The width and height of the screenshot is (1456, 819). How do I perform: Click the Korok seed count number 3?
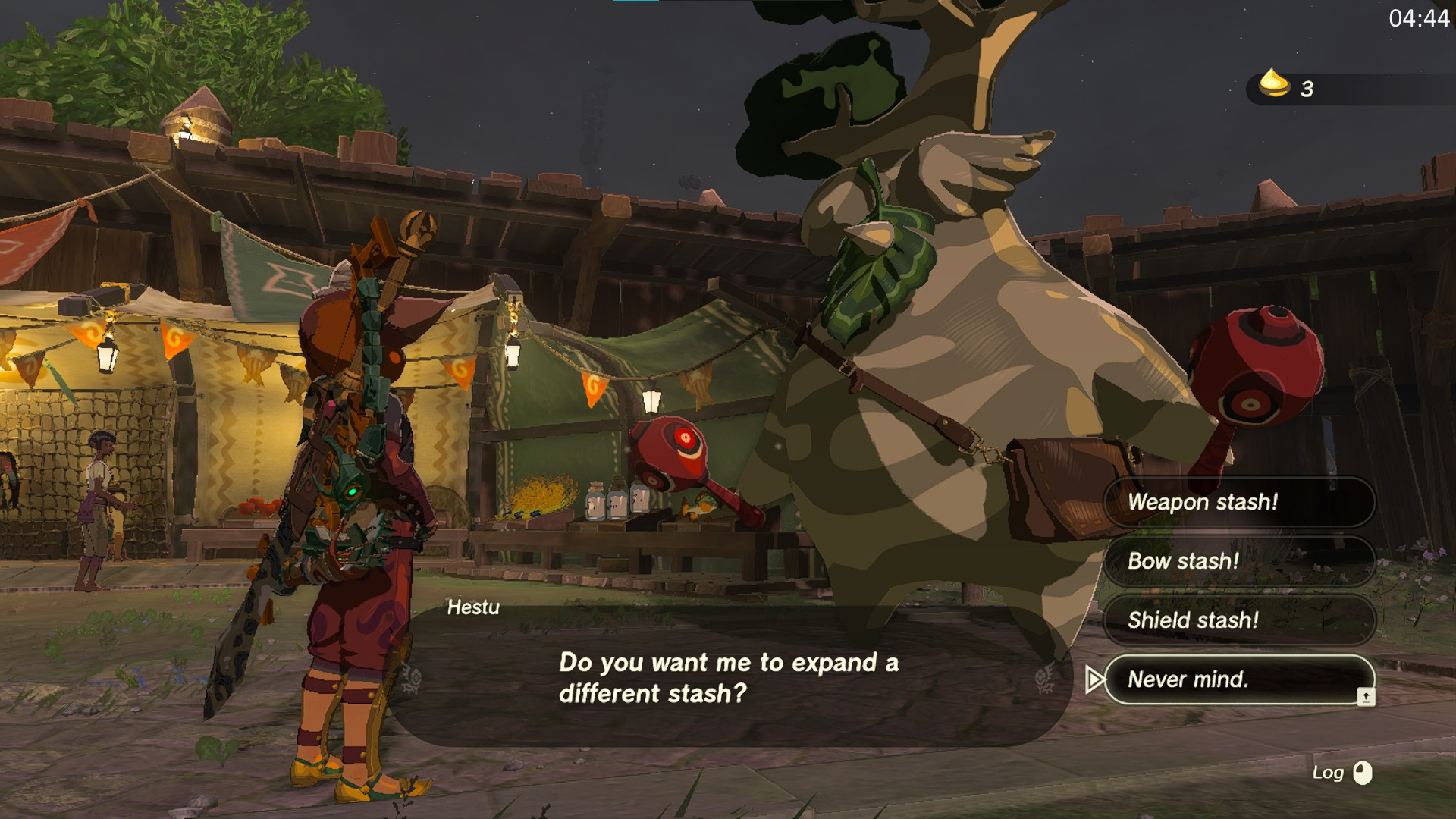1307,88
